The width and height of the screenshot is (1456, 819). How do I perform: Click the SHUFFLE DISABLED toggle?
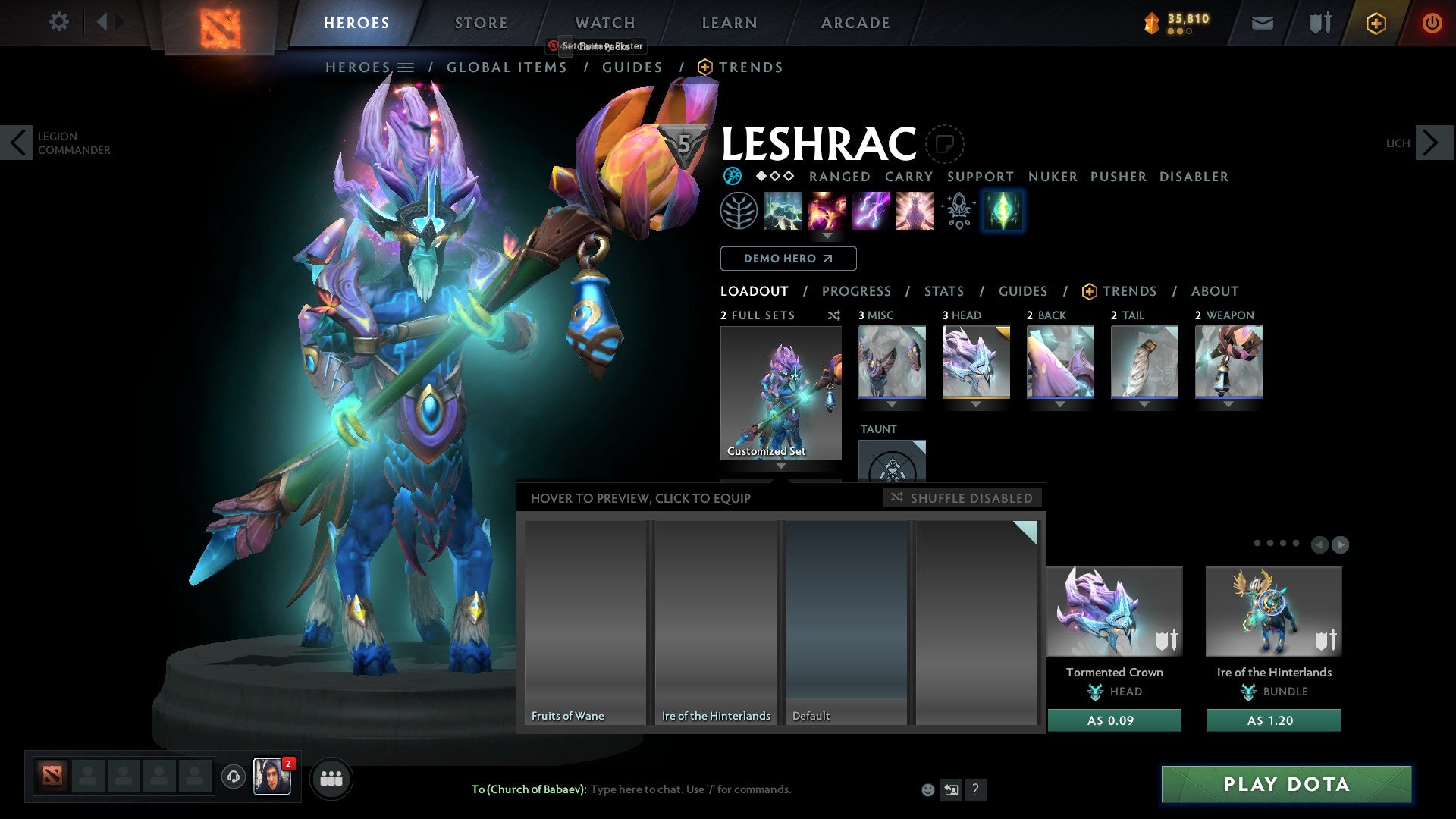[x=962, y=497]
